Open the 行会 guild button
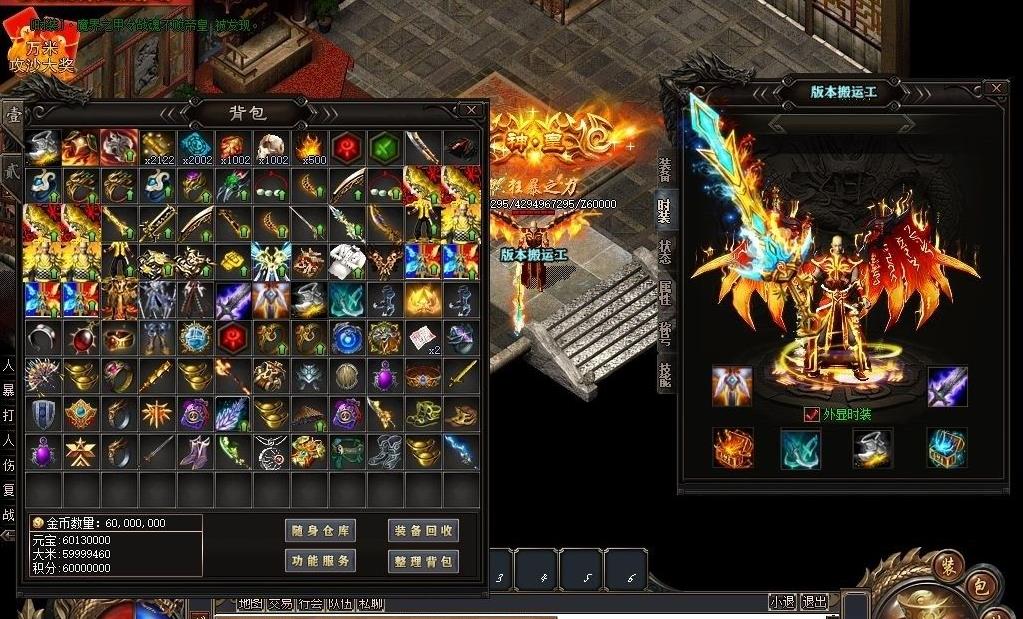This screenshot has width=1023, height=619. click(310, 603)
